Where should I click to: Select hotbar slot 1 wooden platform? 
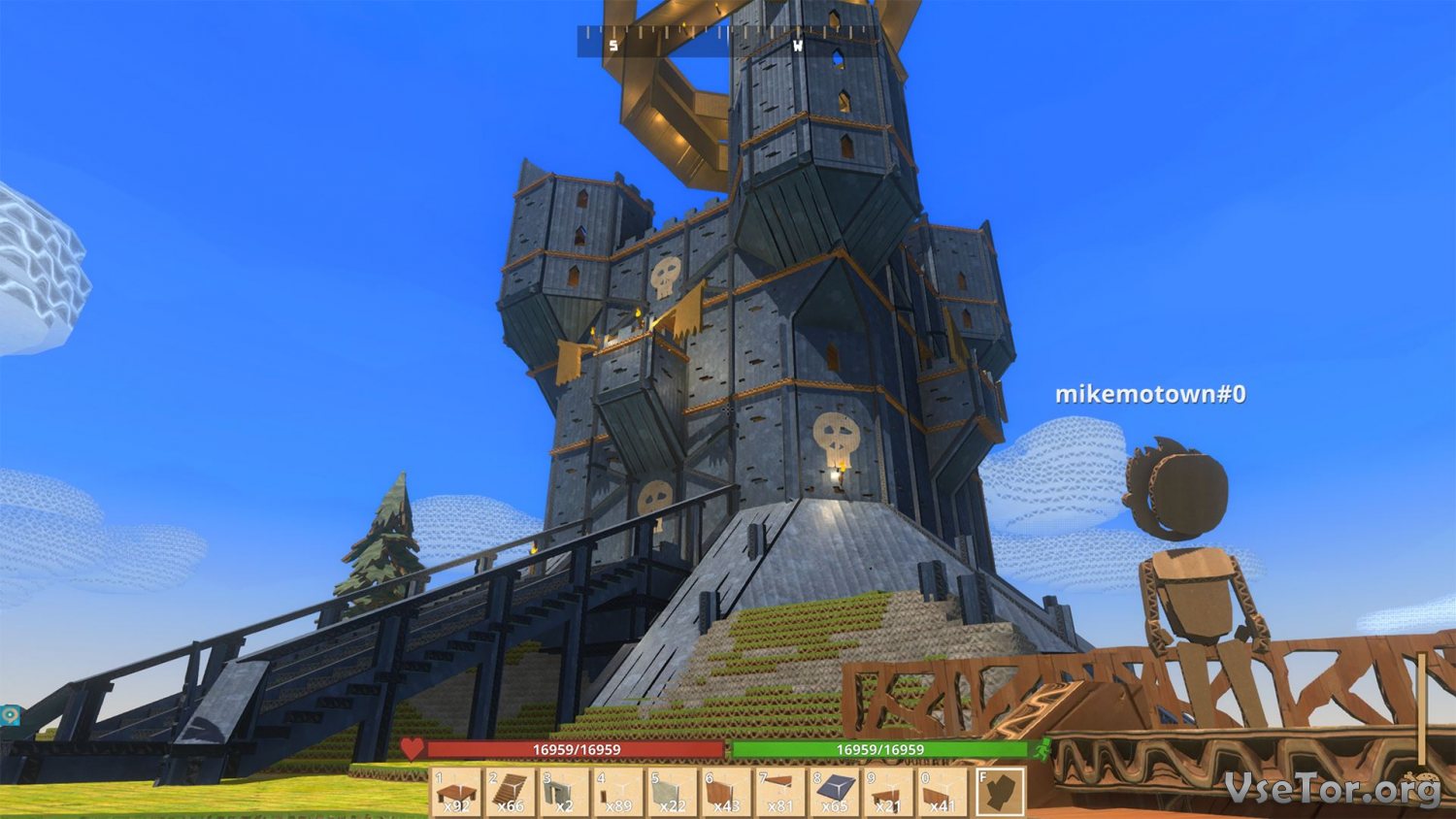(456, 792)
